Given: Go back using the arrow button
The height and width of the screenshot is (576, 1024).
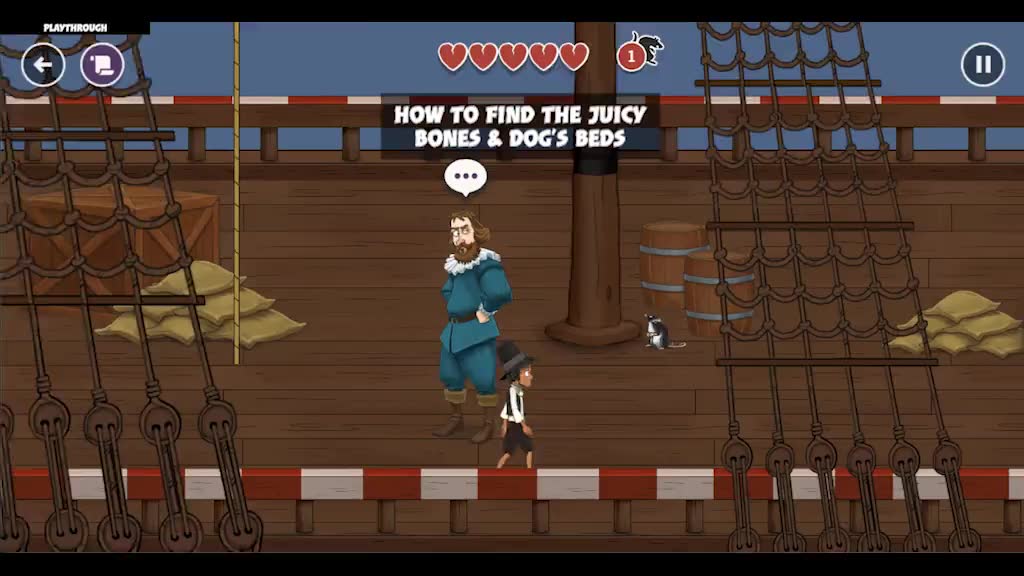Looking at the screenshot, I should click(x=43, y=65).
